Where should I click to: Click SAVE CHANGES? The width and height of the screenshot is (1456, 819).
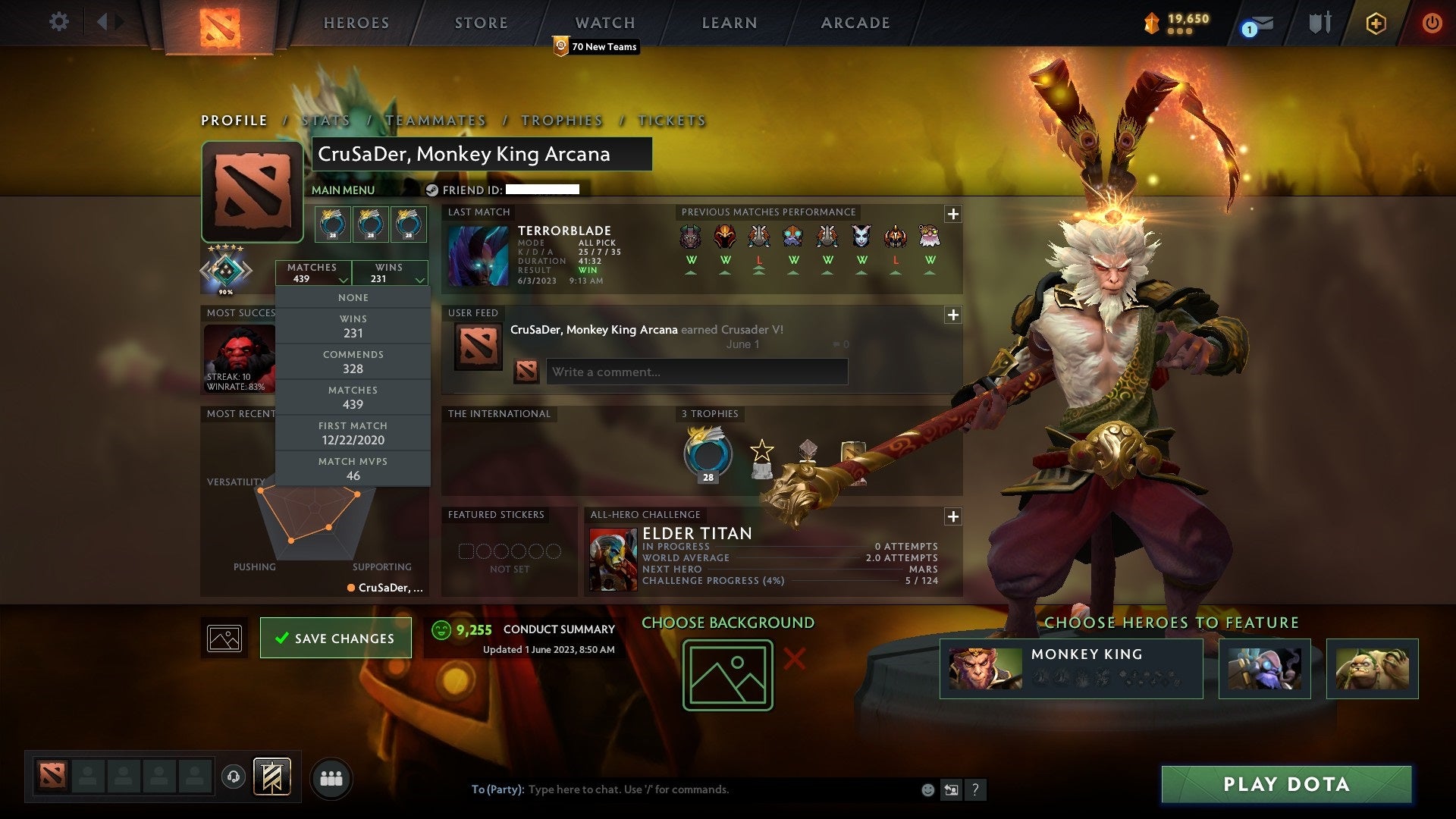coord(335,638)
